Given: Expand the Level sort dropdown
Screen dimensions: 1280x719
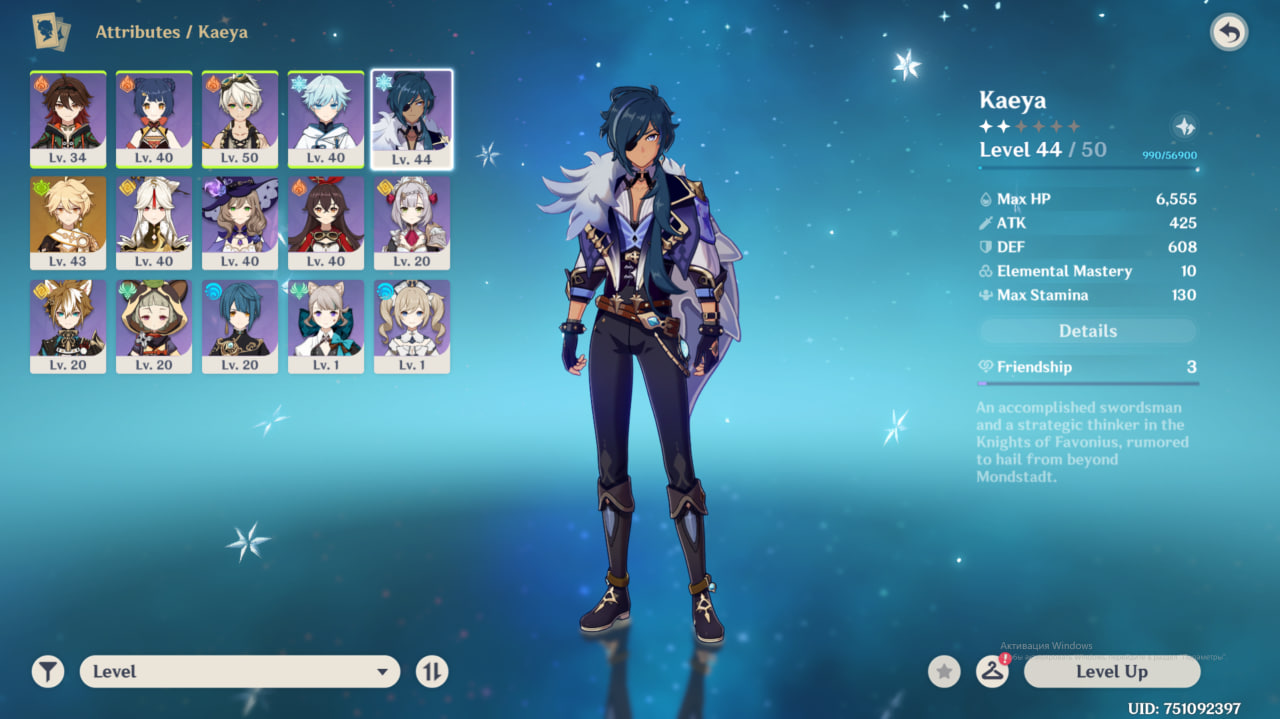Looking at the screenshot, I should 240,672.
